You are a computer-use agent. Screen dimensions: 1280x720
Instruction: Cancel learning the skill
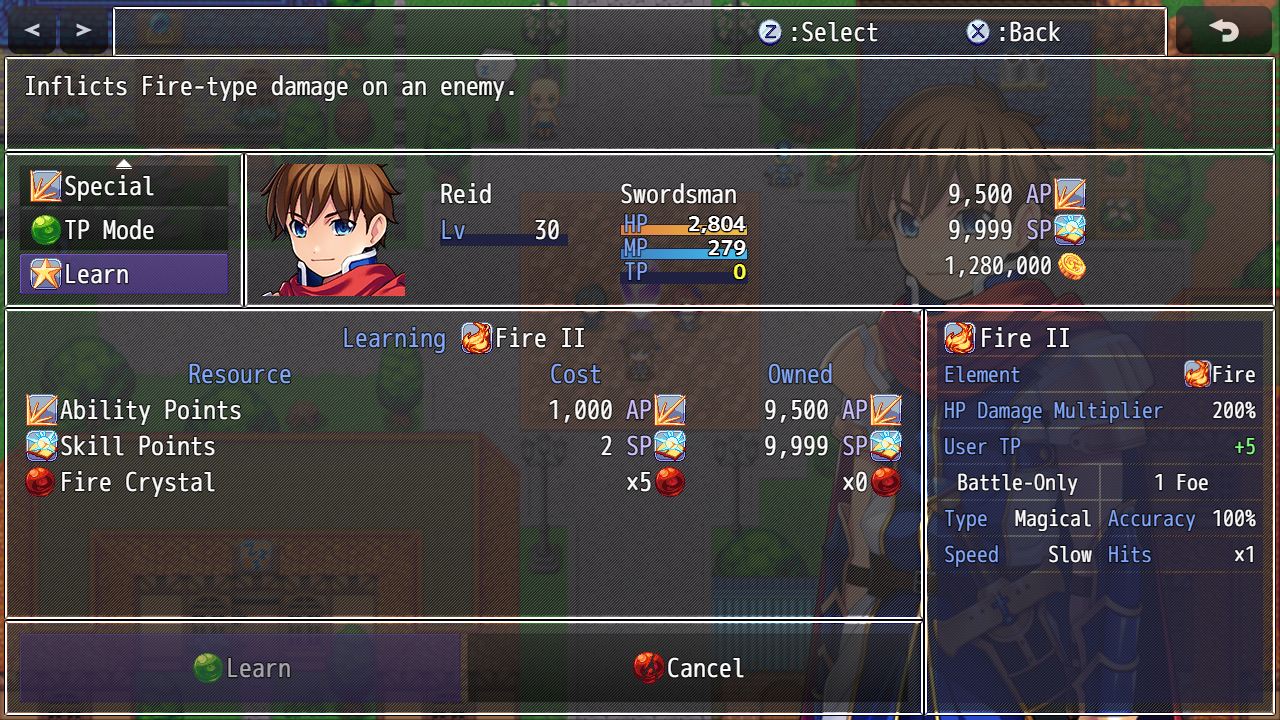click(x=690, y=668)
